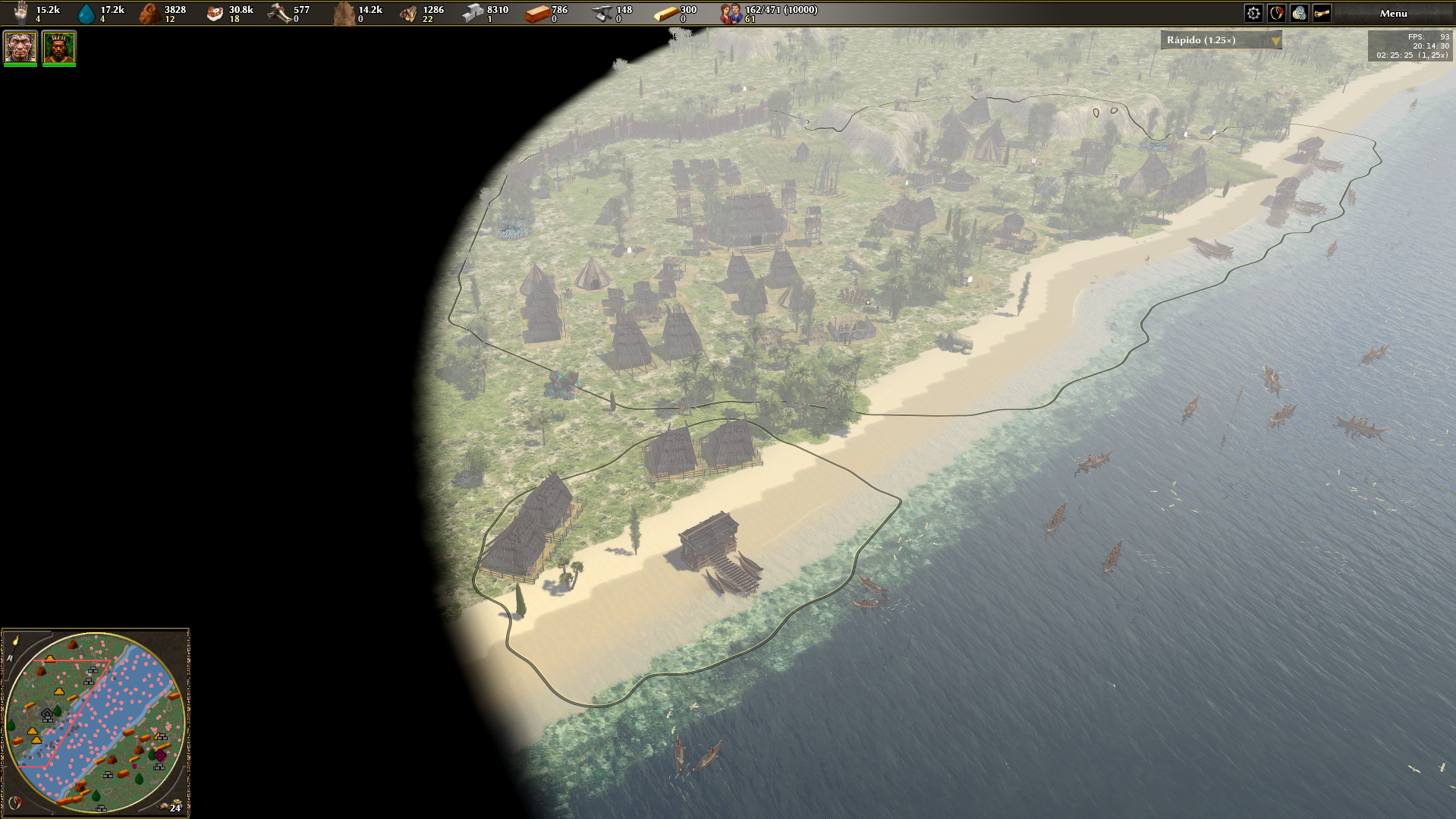Open objectives with the scroll icon
The image size is (1456, 819).
click(1322, 13)
